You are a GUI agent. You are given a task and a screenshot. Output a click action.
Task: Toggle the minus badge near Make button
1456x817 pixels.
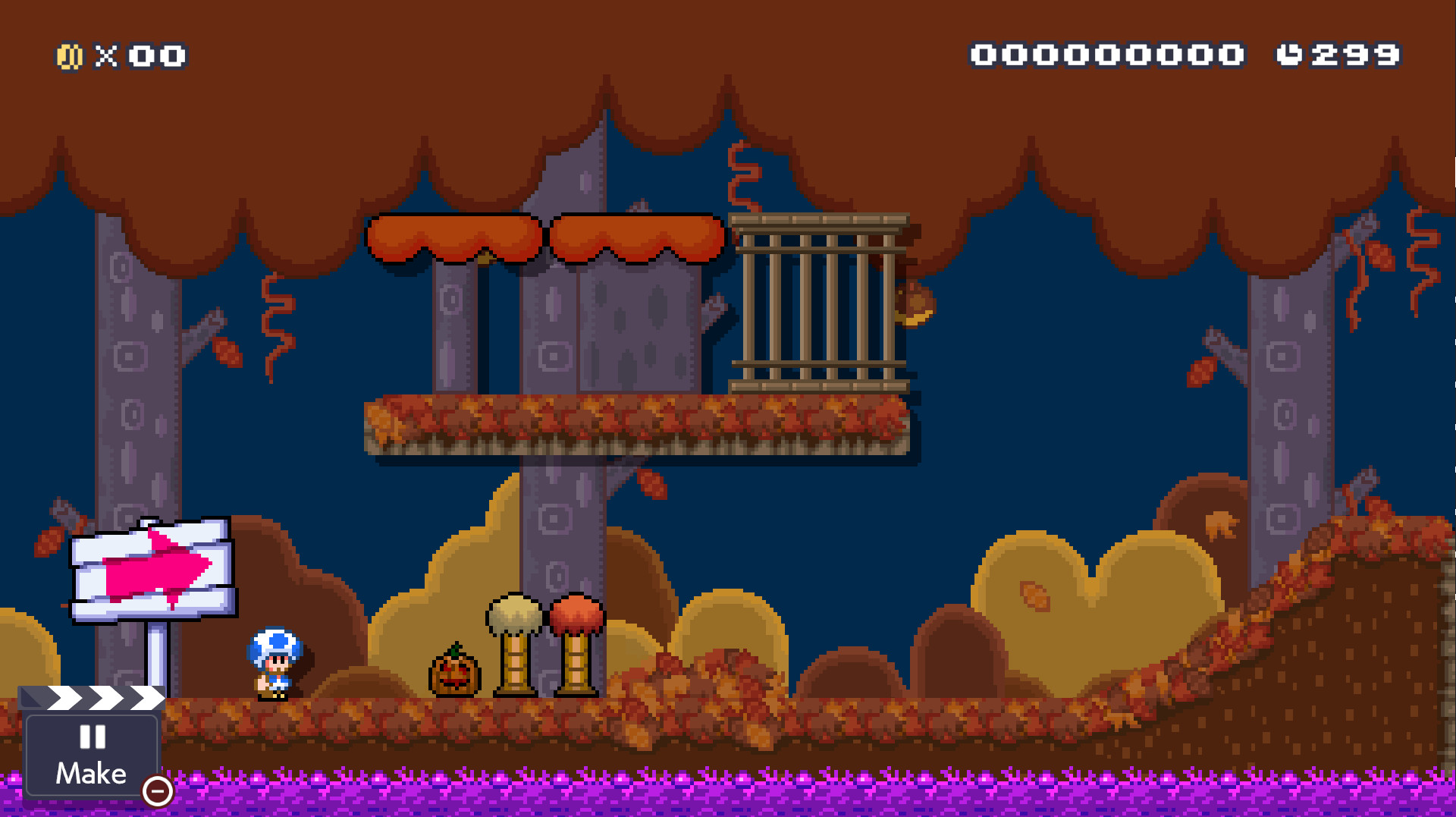[x=157, y=791]
